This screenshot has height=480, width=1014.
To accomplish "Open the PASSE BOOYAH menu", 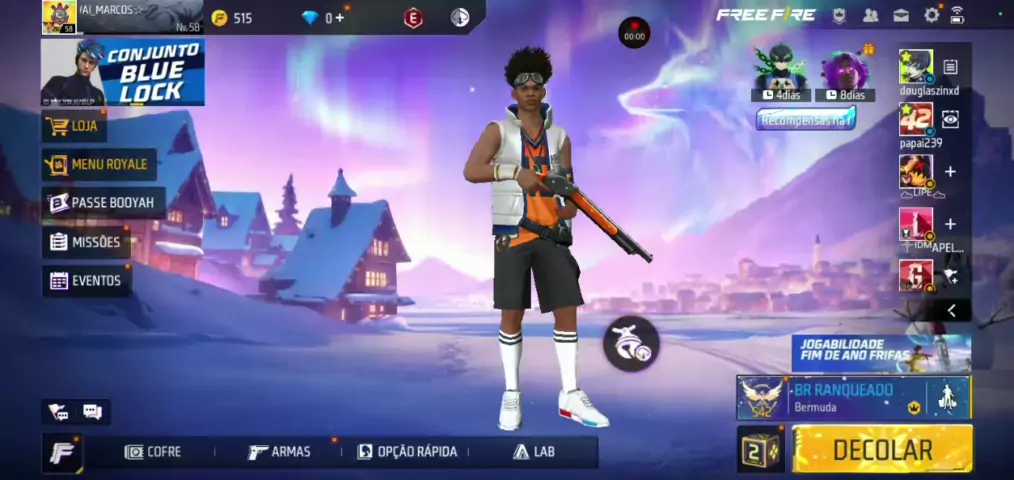I will [x=102, y=203].
